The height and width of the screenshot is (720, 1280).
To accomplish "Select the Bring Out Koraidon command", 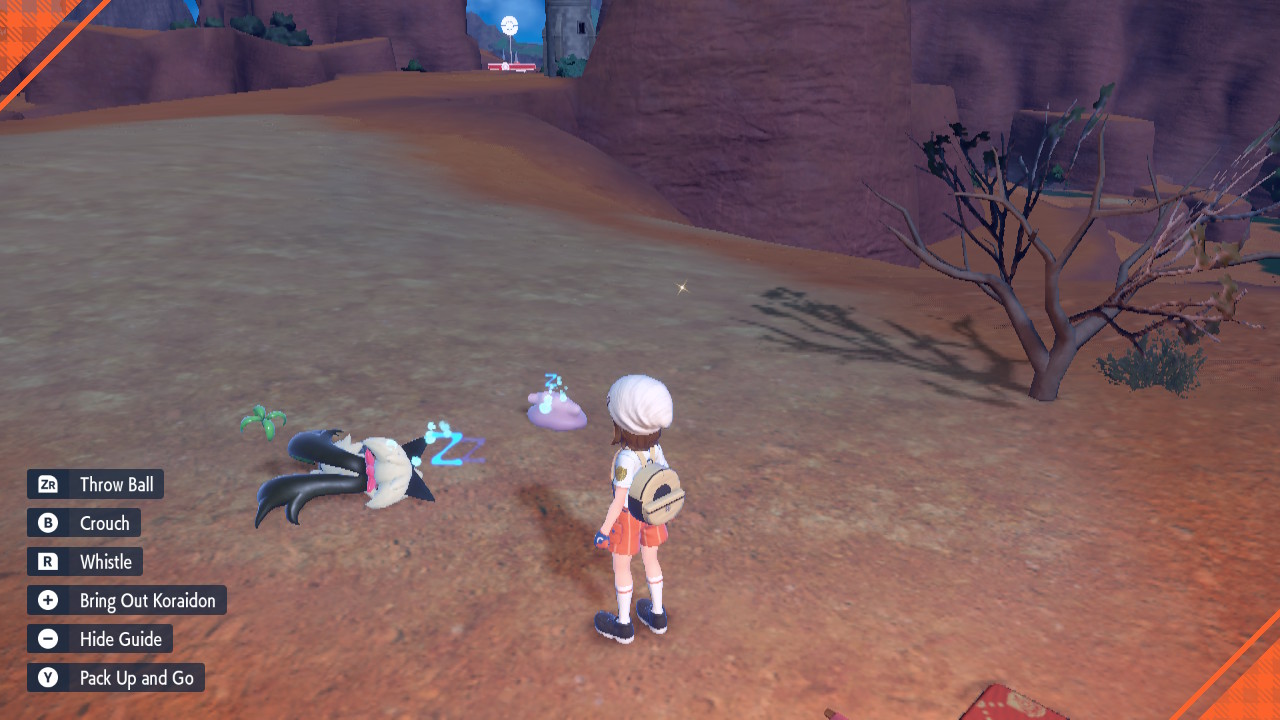I will pos(148,600).
